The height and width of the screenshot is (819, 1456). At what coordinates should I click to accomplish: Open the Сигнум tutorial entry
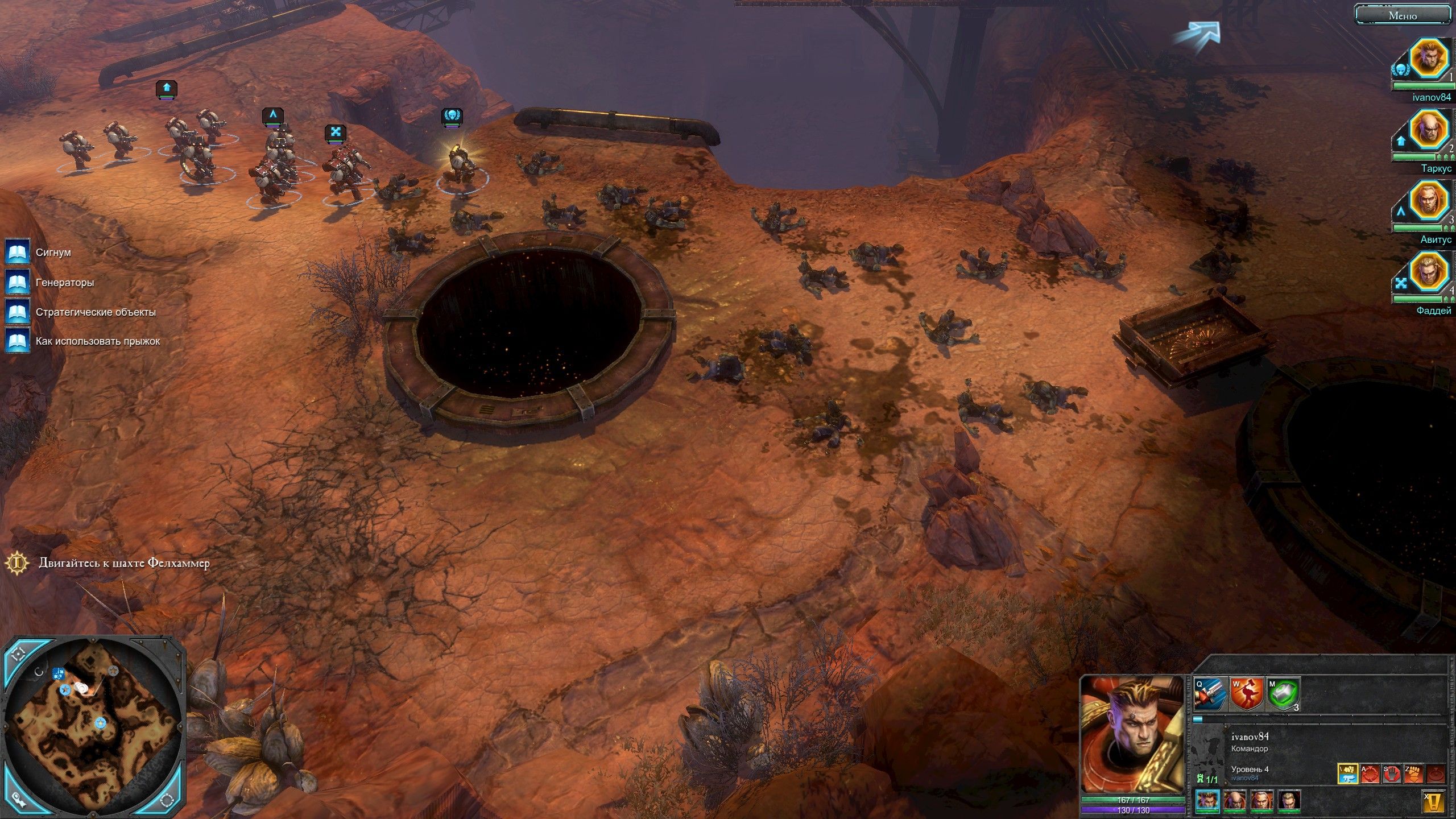[18, 252]
